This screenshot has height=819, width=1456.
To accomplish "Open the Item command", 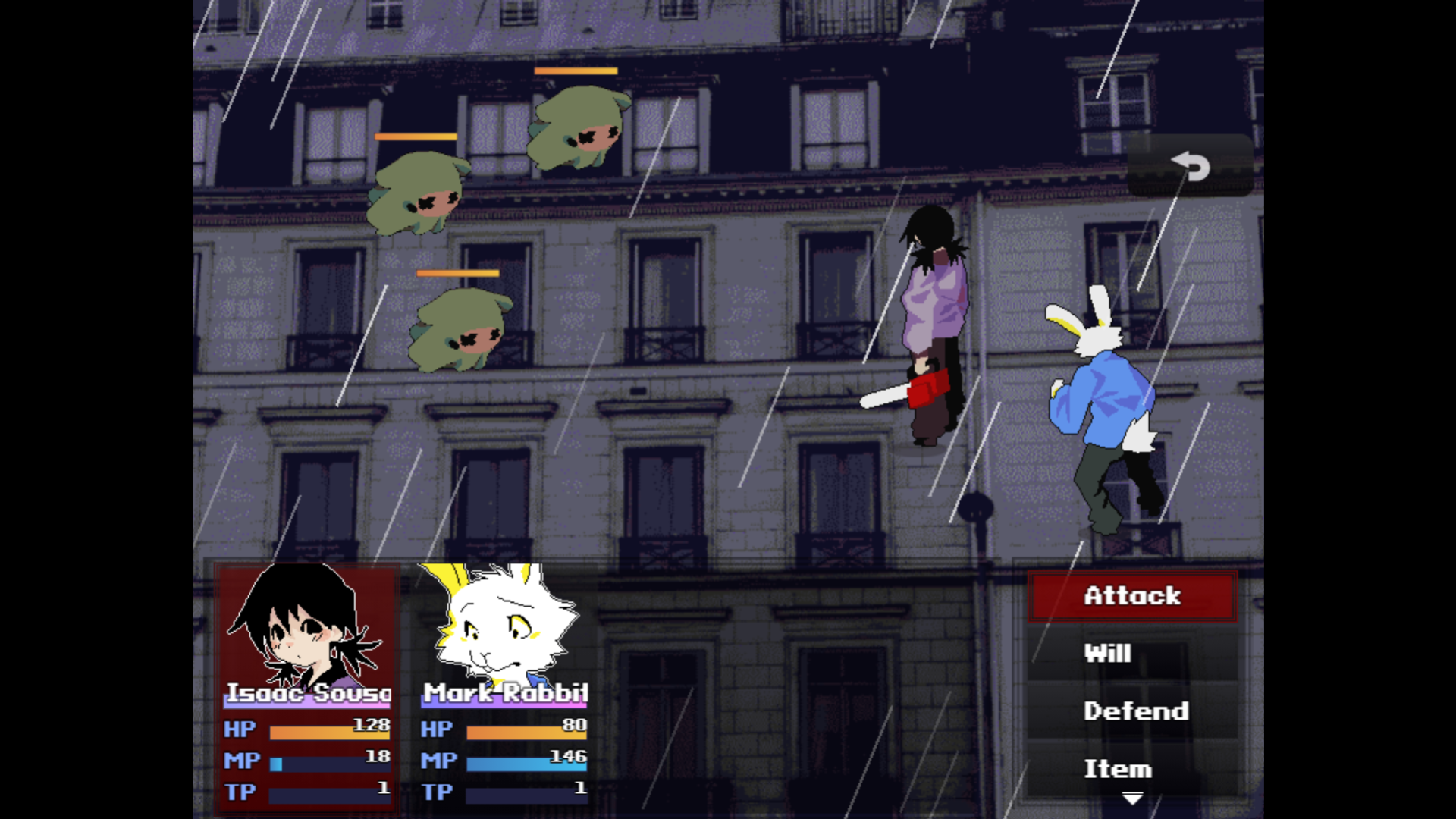I will click(x=1131, y=768).
